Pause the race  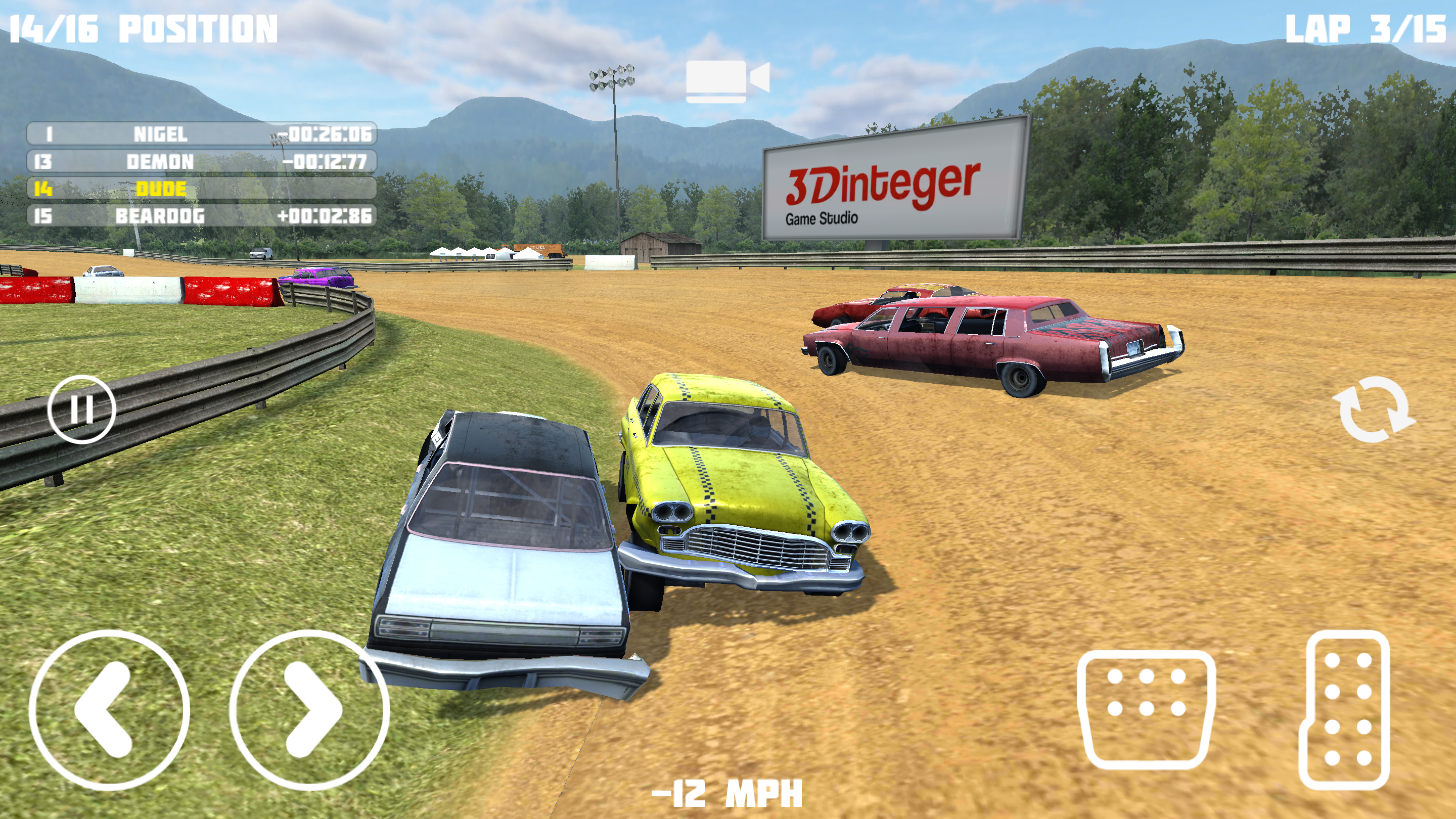pos(81,408)
